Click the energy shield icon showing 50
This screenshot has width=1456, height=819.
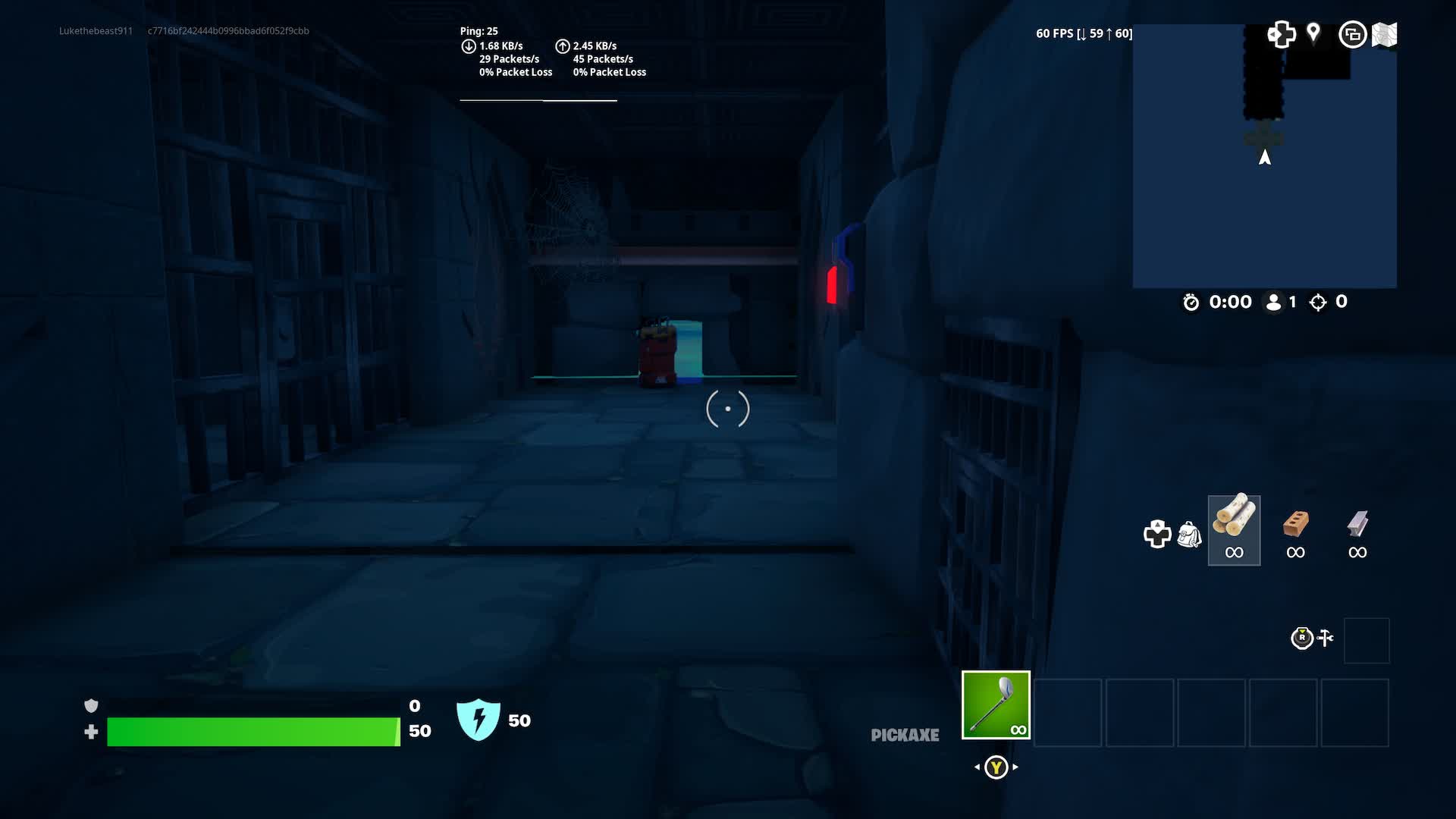point(480,719)
